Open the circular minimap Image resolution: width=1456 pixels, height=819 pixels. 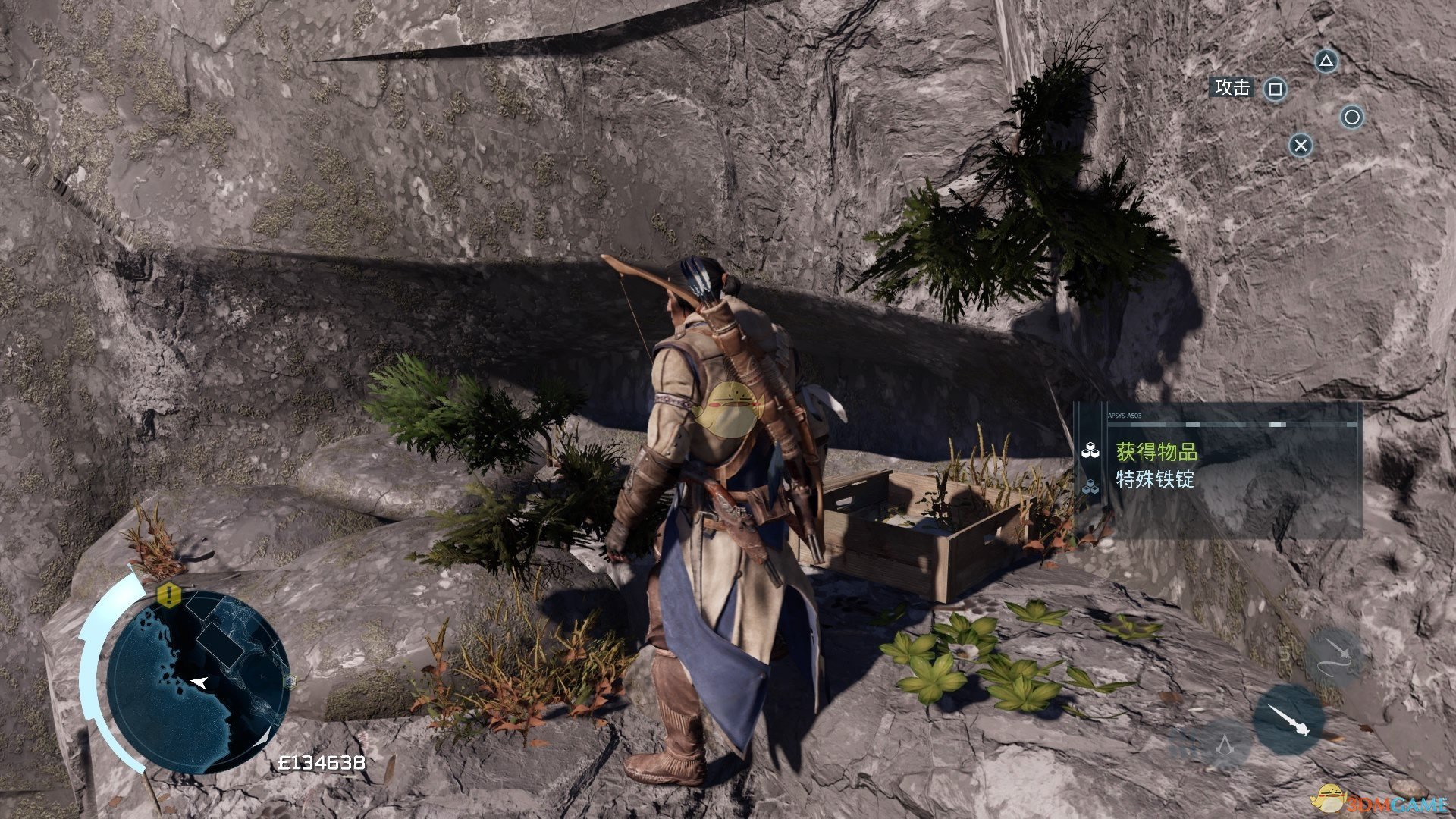tap(198, 680)
